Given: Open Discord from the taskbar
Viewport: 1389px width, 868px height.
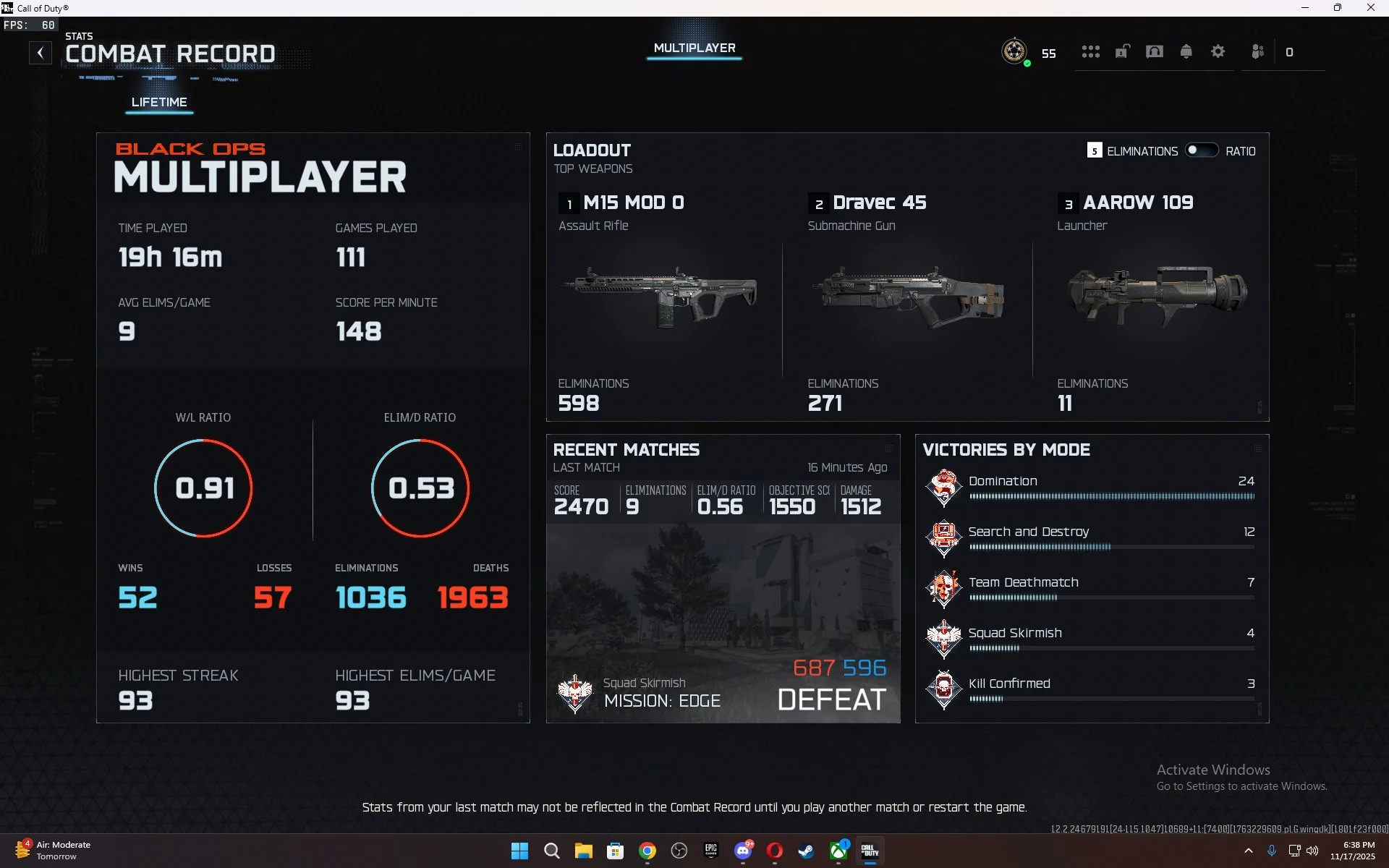Looking at the screenshot, I should click(x=743, y=851).
